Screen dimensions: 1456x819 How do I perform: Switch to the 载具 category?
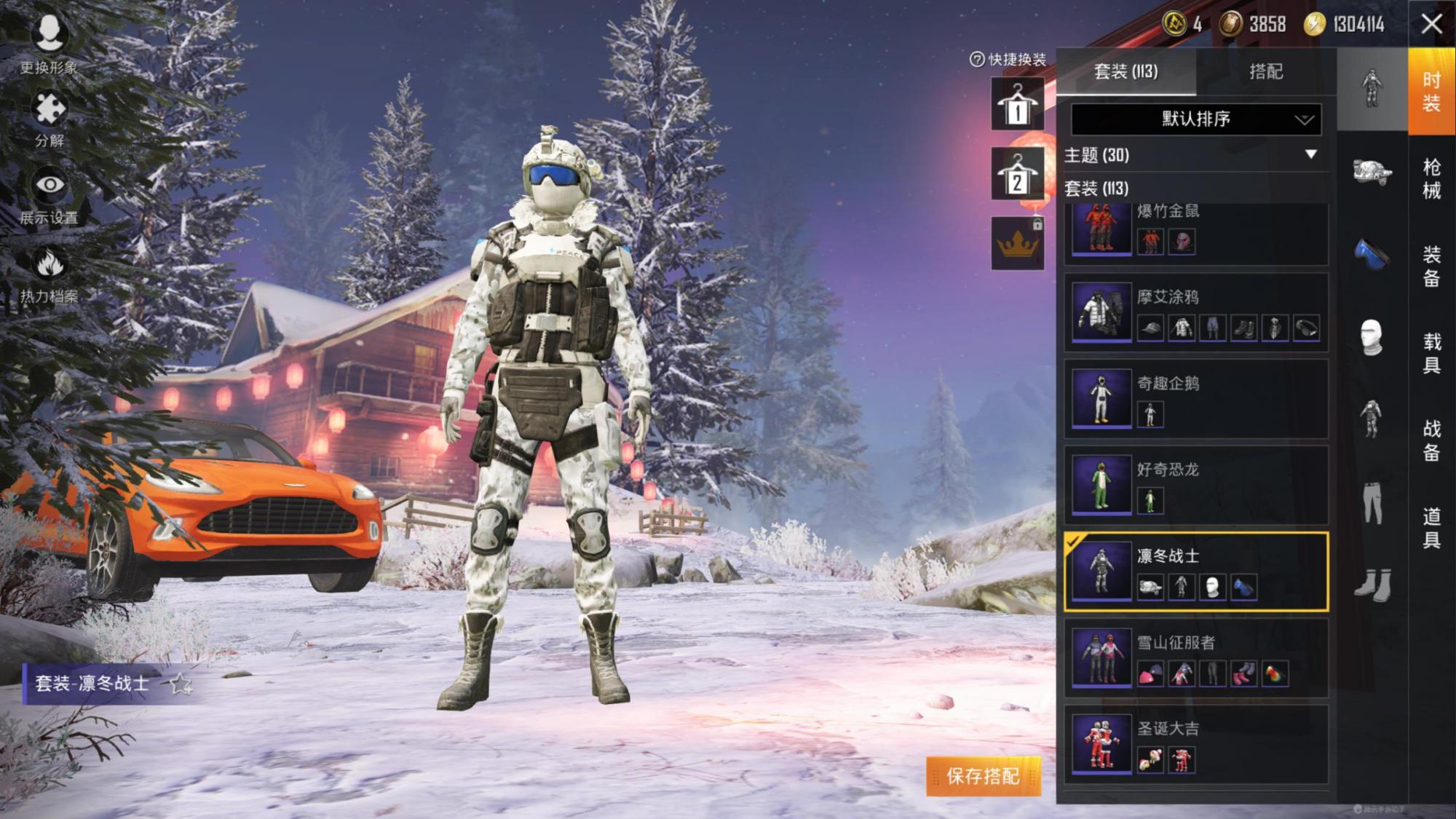point(1431,353)
